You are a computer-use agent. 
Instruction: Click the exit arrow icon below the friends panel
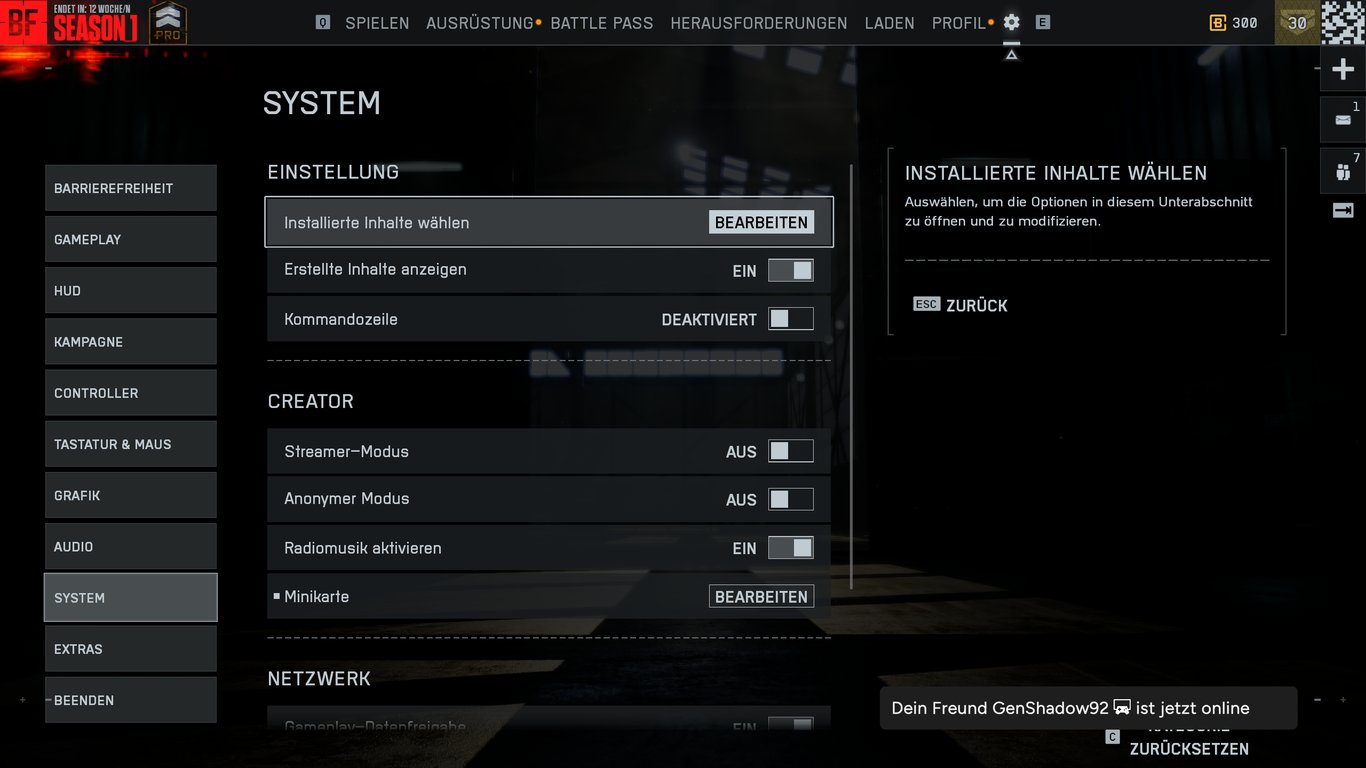[1342, 210]
